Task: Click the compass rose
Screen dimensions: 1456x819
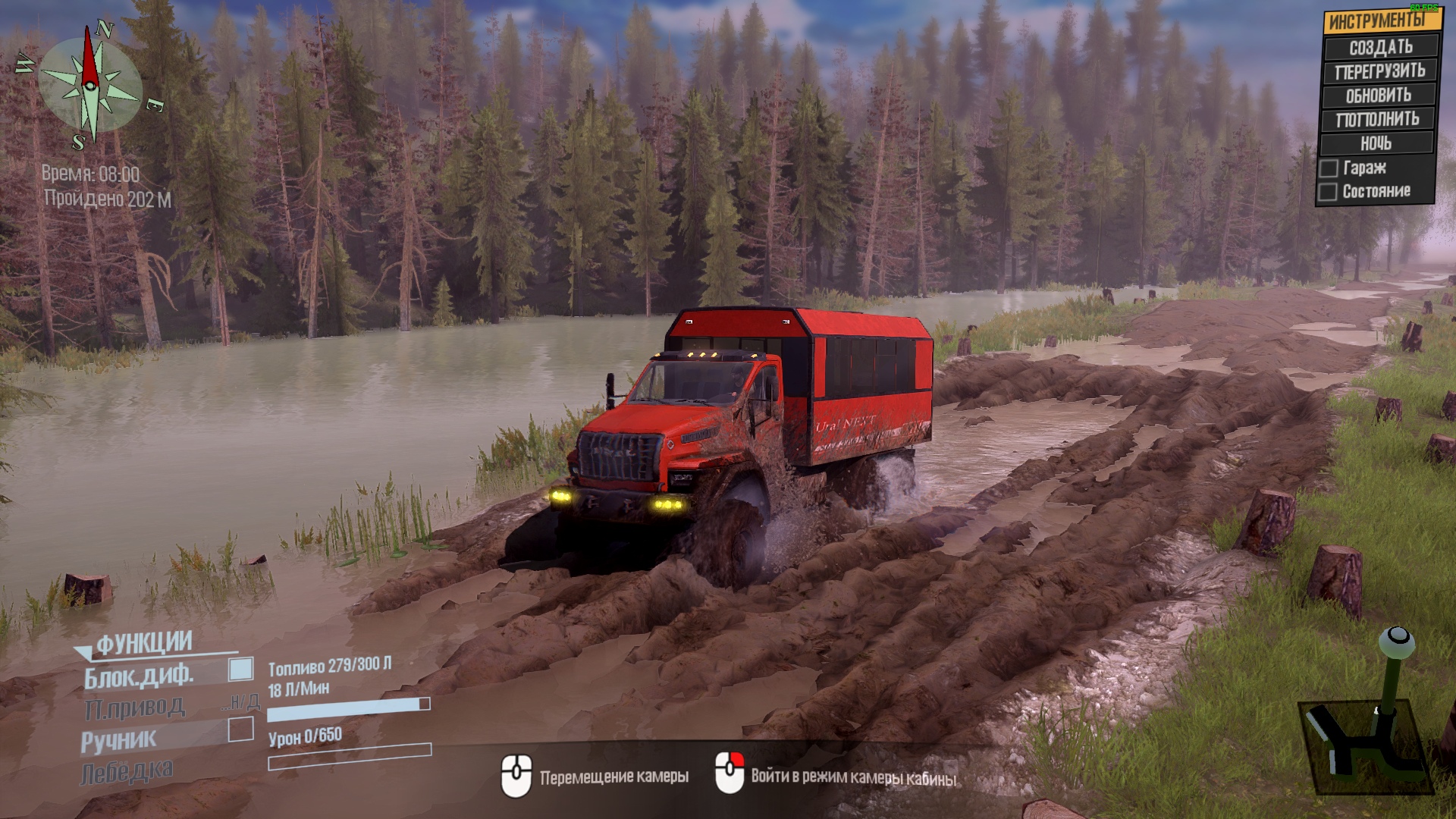Action: (90, 85)
